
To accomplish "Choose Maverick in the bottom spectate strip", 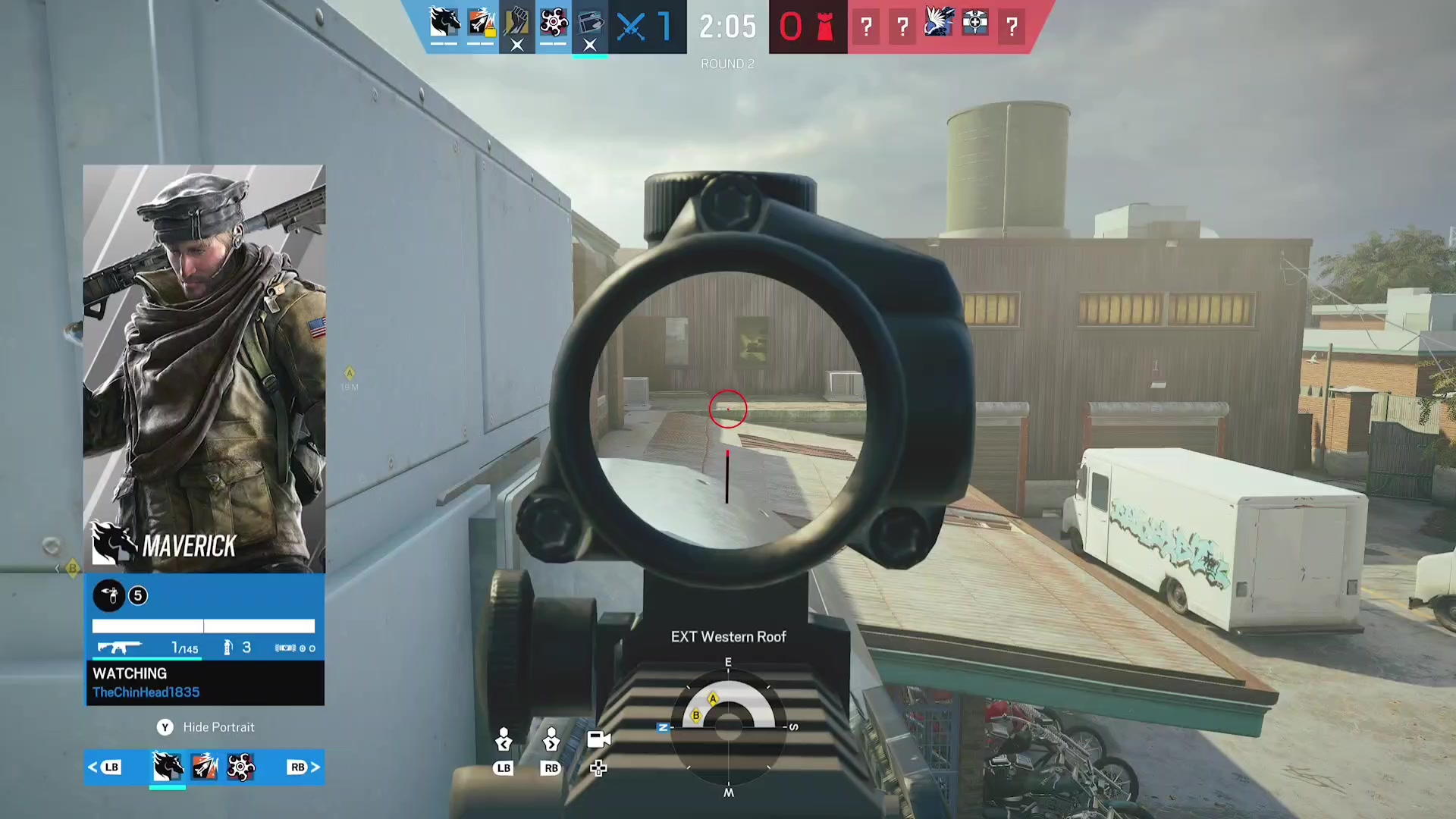I will point(168,767).
